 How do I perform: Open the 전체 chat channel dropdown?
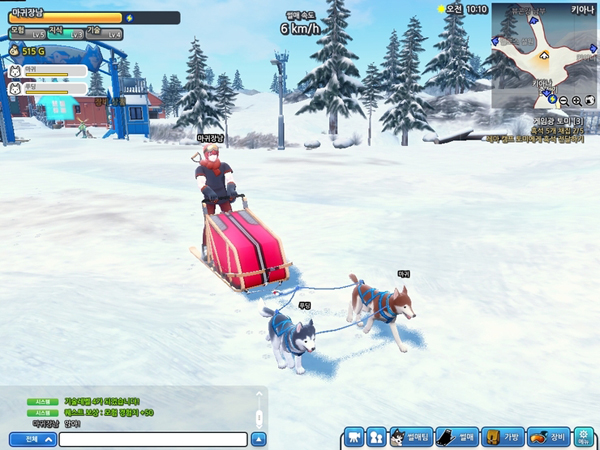tap(32, 438)
